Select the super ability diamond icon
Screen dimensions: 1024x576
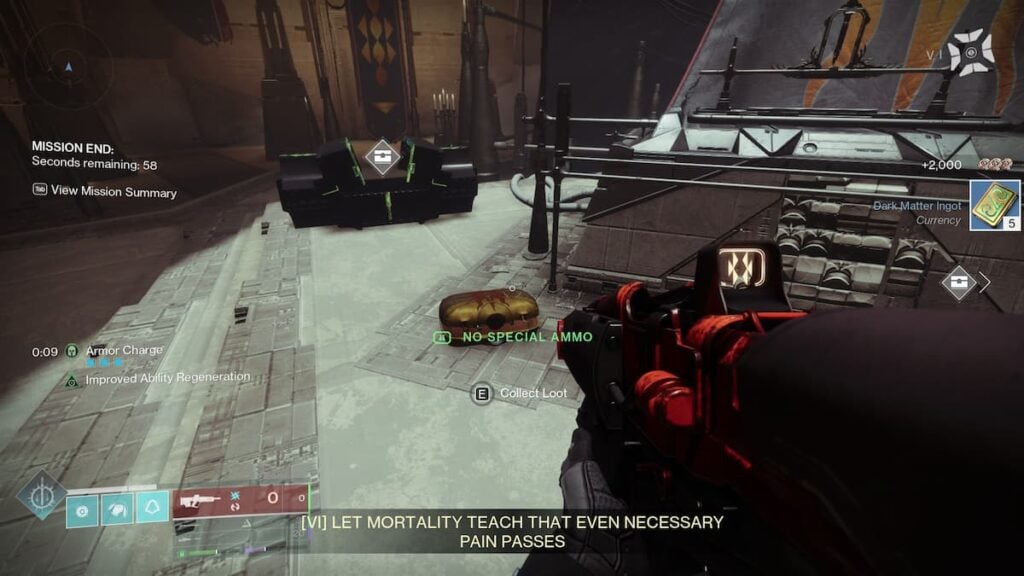pyautogui.click(x=40, y=495)
